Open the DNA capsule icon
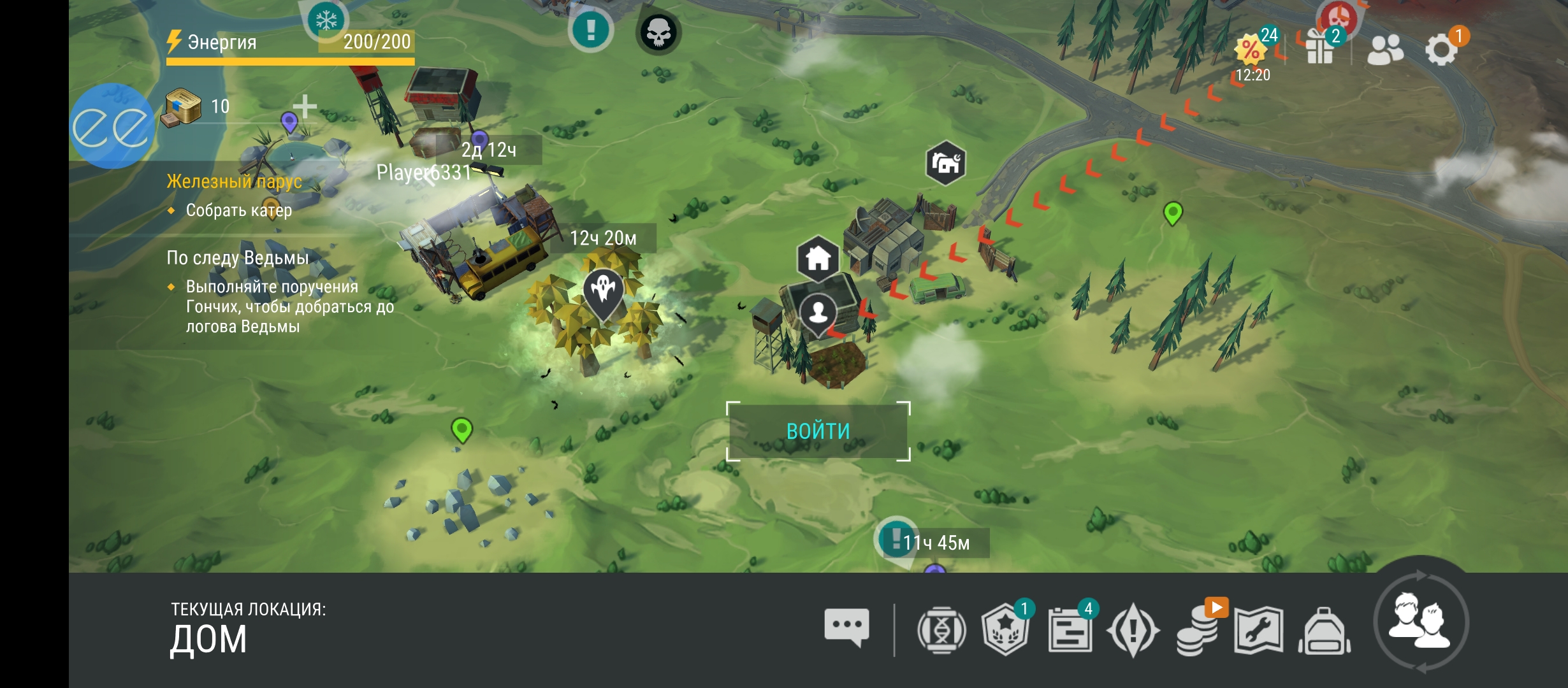Image resolution: width=1568 pixels, height=688 pixels. point(941,631)
